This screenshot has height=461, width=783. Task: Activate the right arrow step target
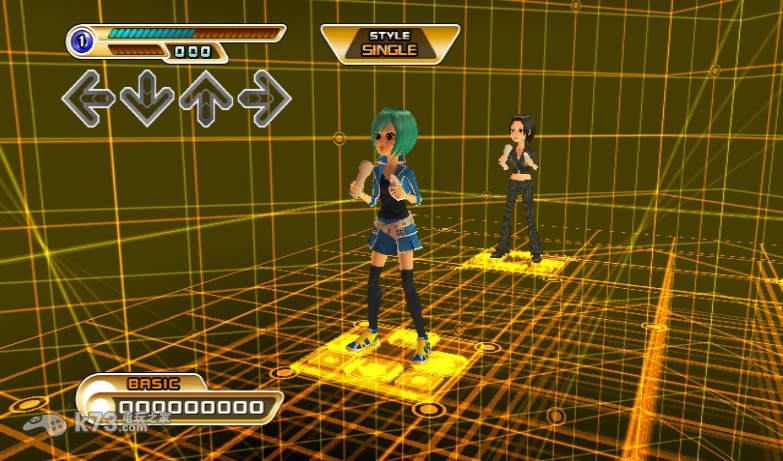coord(264,98)
